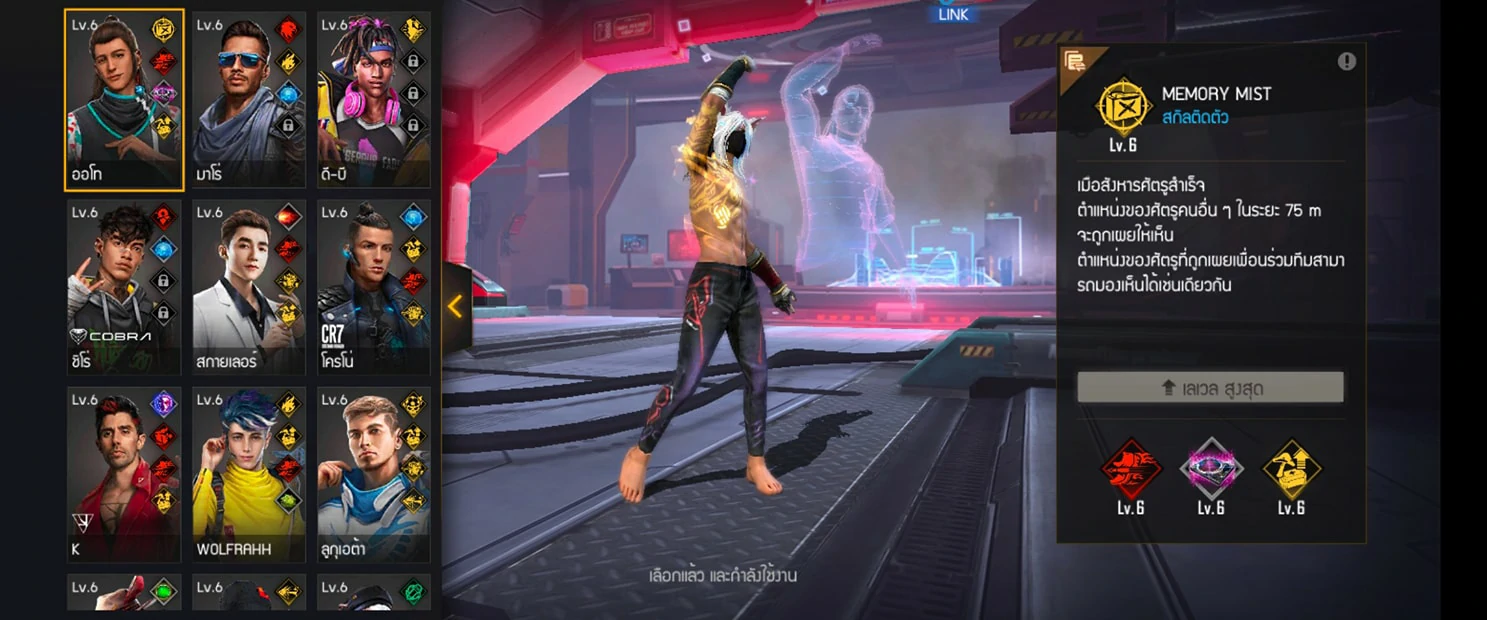Collapse the character list with yellow arrow

tap(455, 307)
